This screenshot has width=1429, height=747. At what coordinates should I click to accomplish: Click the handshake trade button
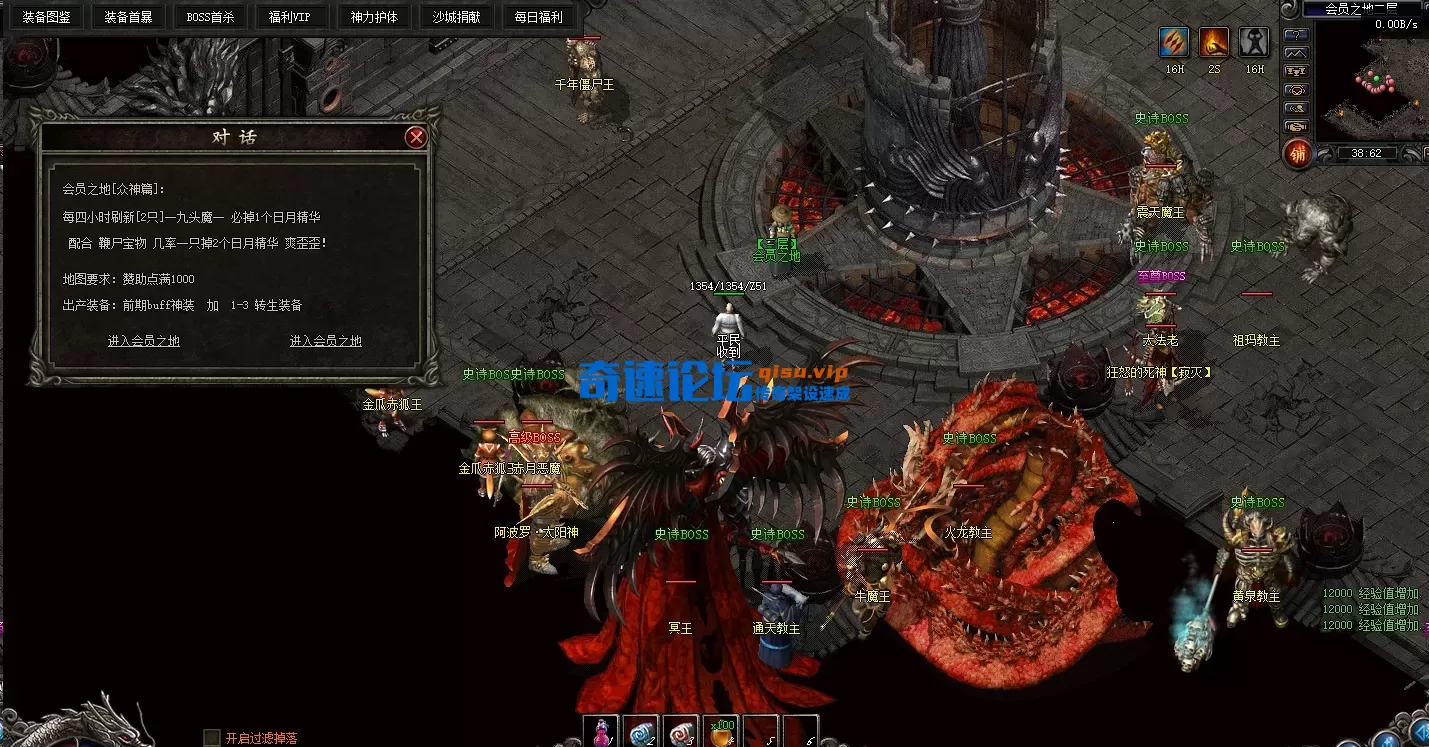(x=1297, y=126)
